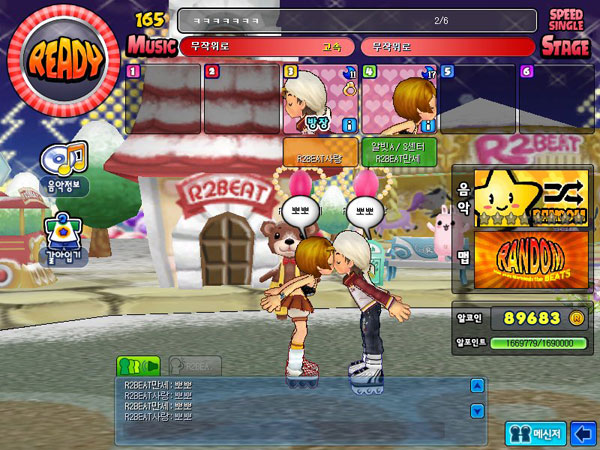
Task: Select the green chat tab
Action: (138, 365)
